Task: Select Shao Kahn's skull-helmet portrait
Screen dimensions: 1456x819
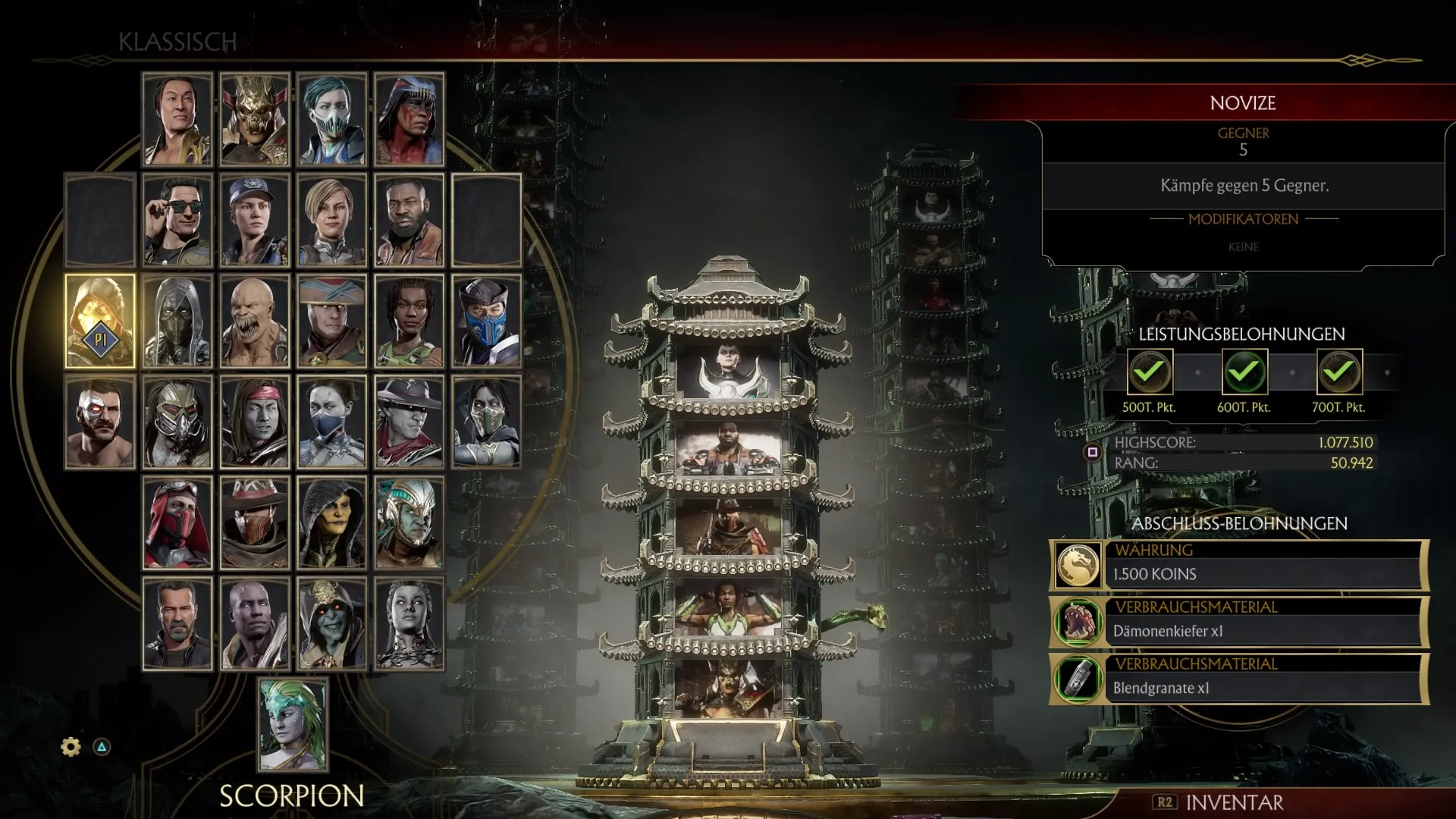Action: click(255, 119)
